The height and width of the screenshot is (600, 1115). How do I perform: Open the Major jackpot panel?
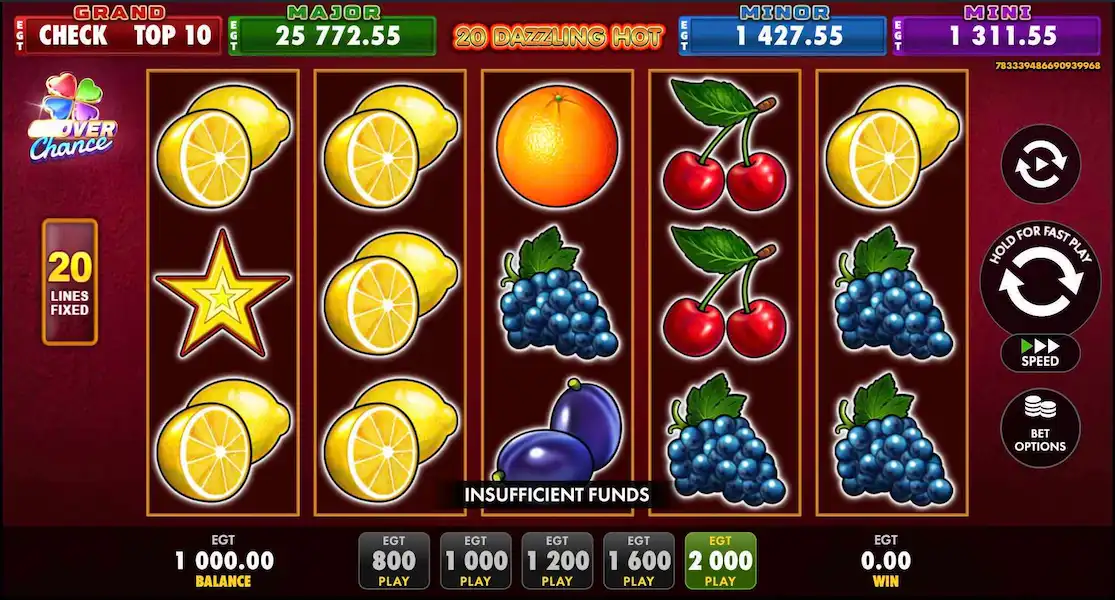332,35
